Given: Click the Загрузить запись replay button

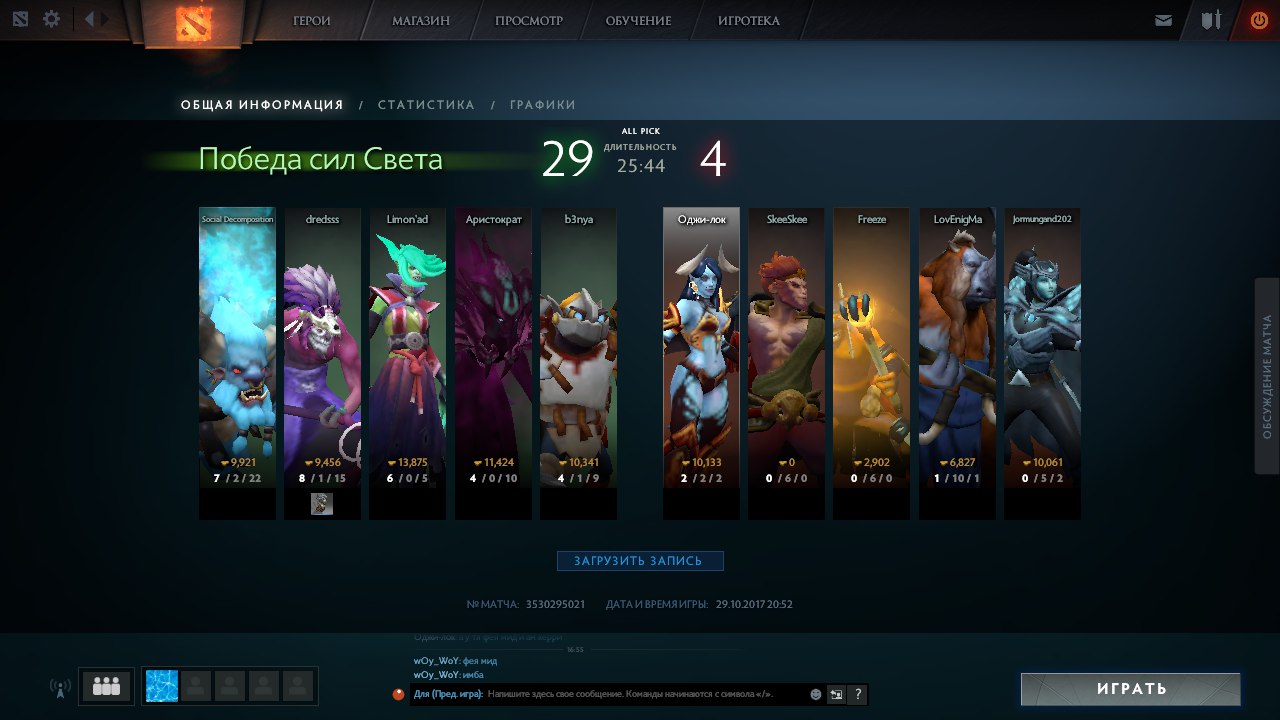Looking at the screenshot, I should pos(640,561).
